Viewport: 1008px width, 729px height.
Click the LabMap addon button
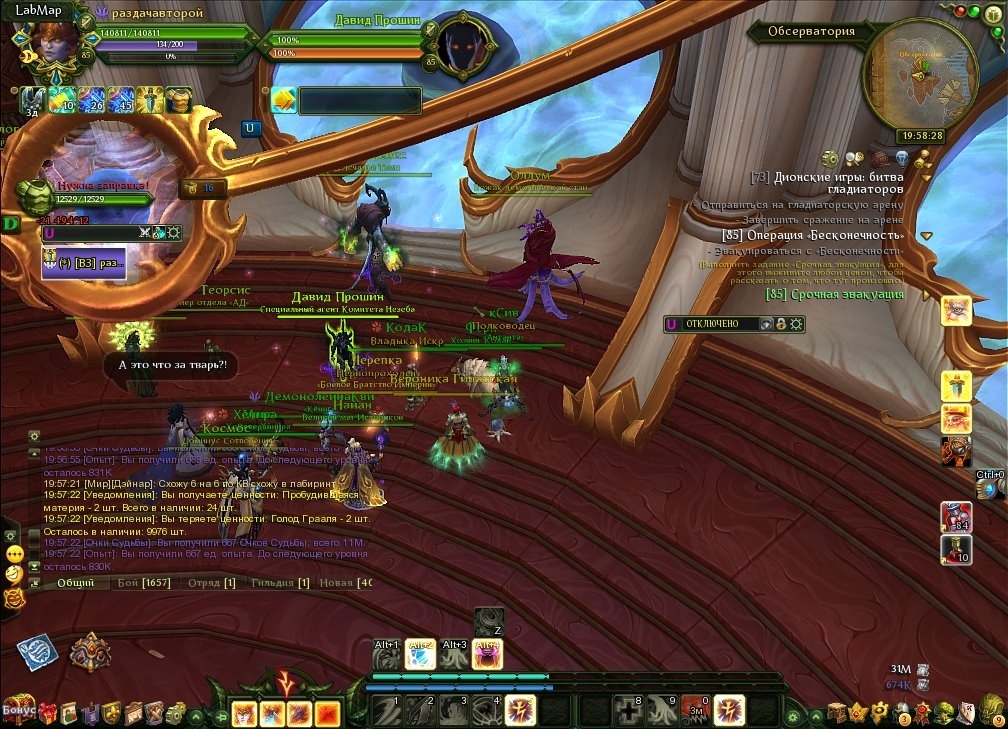(39, 10)
